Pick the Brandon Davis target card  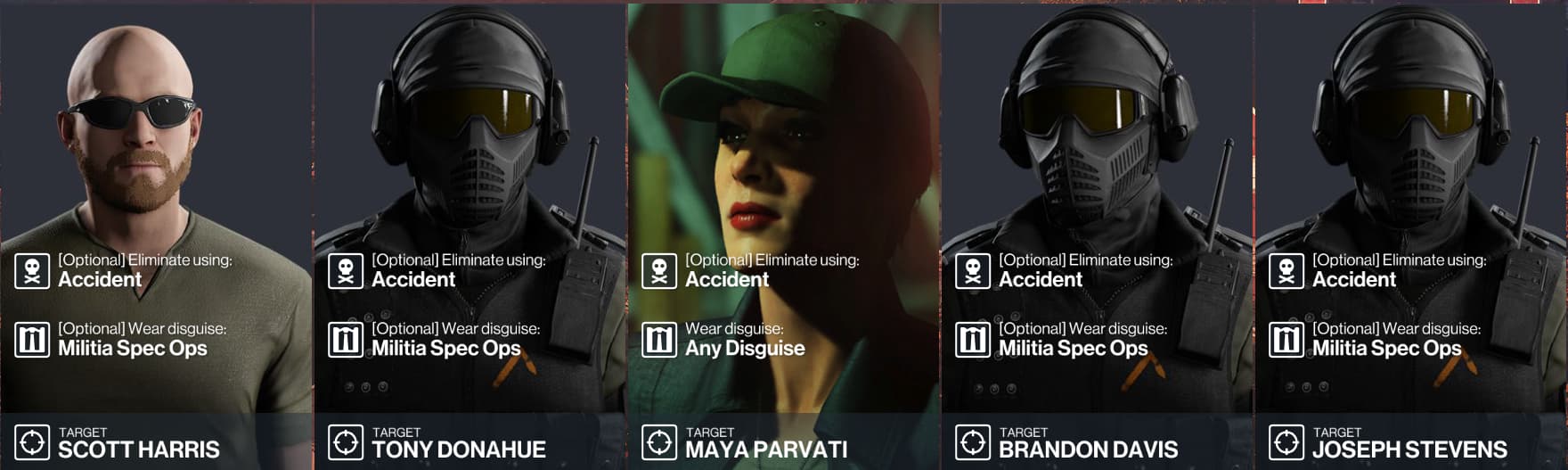click(1097, 235)
